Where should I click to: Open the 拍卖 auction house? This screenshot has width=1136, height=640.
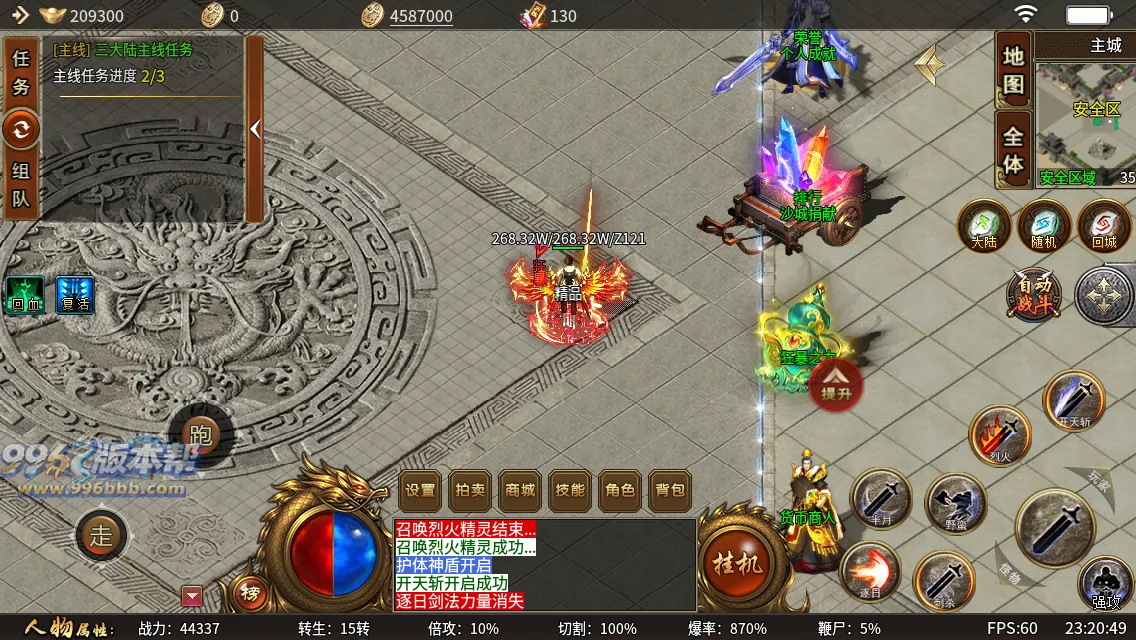[470, 490]
